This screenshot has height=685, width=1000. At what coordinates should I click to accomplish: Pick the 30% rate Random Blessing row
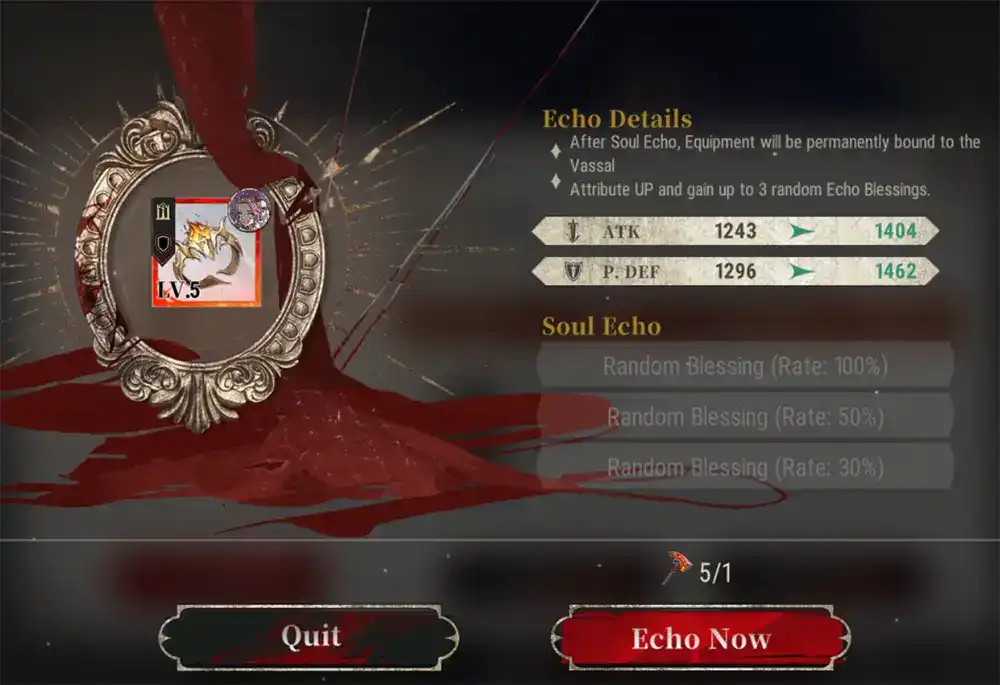pos(745,467)
